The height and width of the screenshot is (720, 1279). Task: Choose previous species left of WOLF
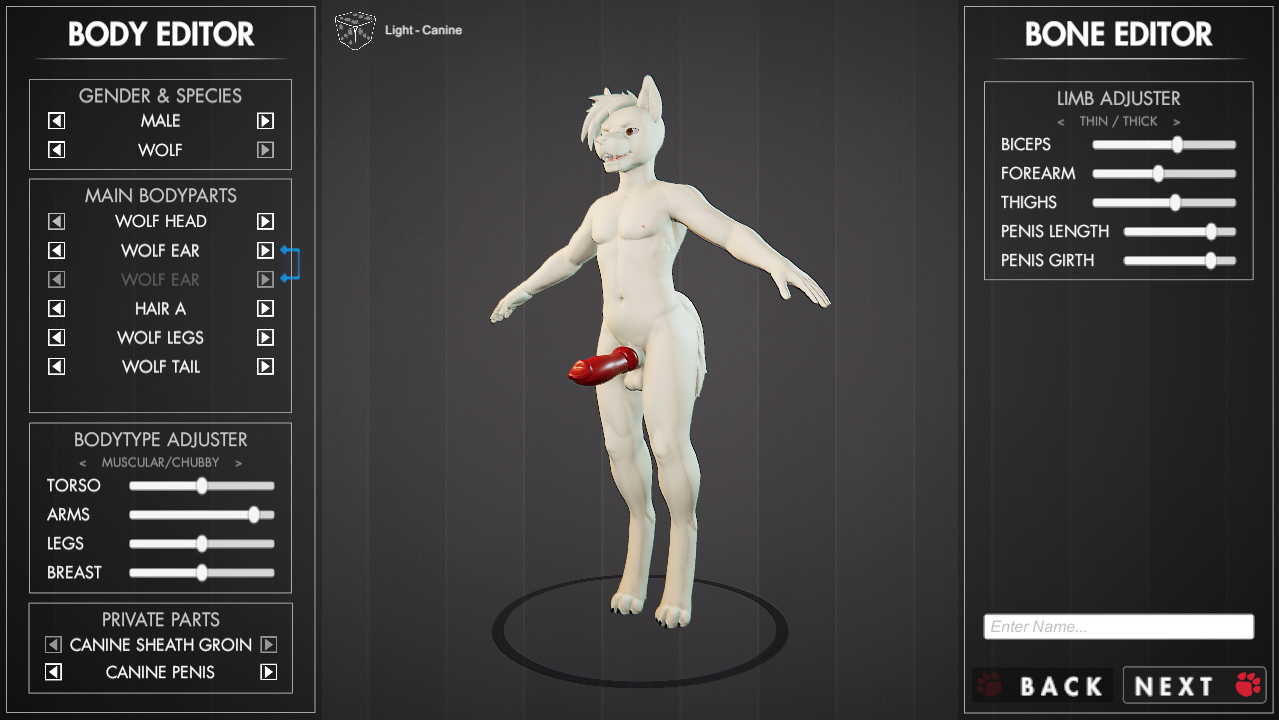(x=57, y=150)
